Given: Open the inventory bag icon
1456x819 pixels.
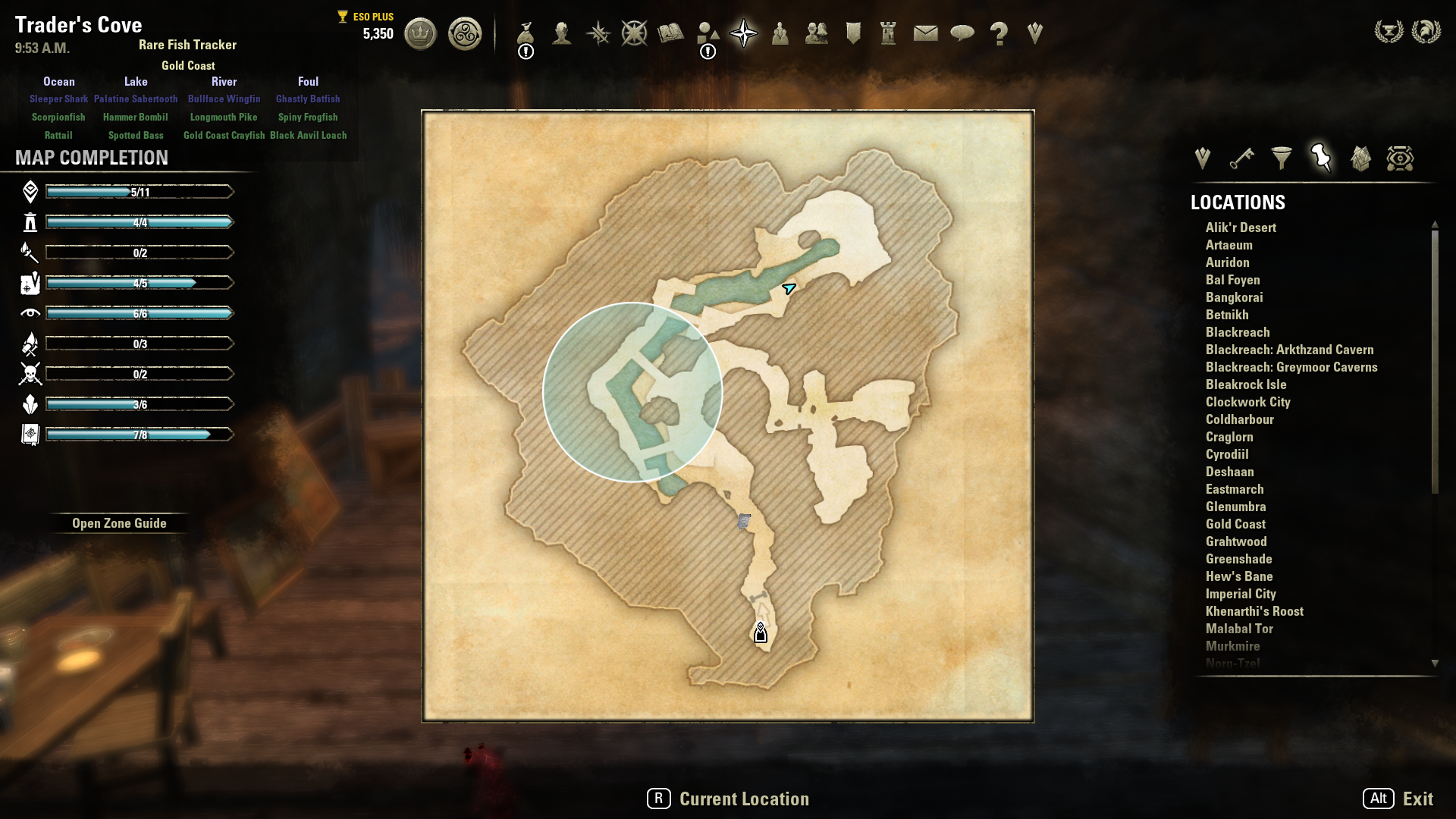Looking at the screenshot, I should pyautogui.click(x=526, y=33).
